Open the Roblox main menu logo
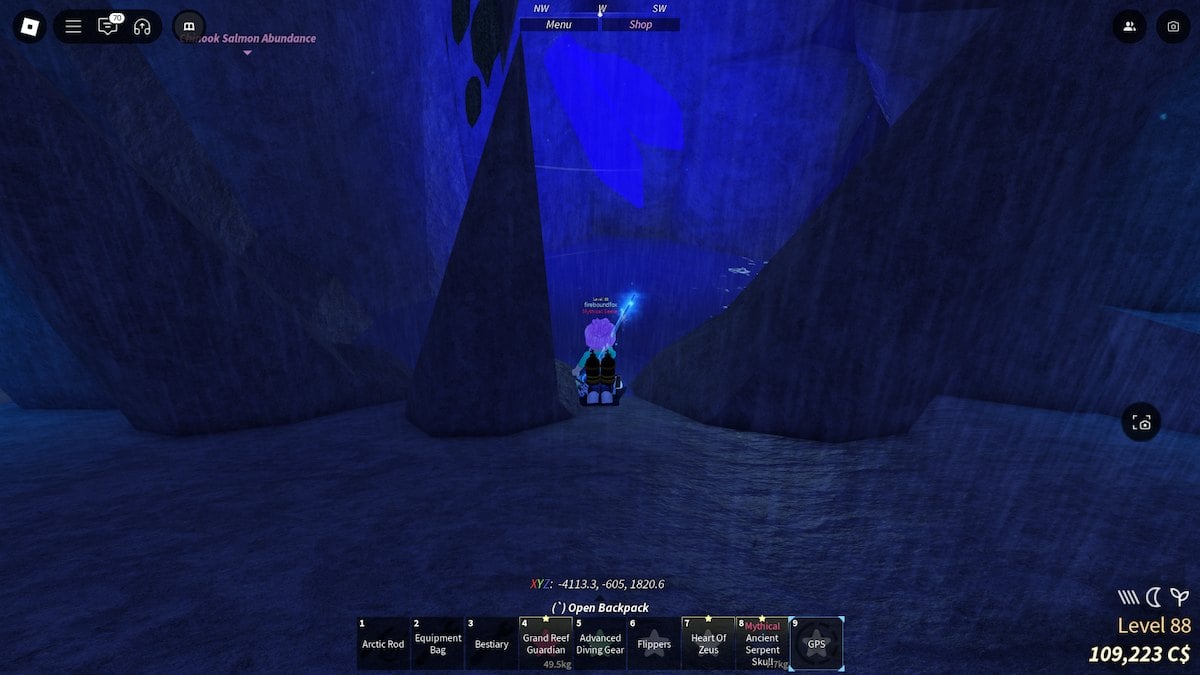 click(x=30, y=26)
